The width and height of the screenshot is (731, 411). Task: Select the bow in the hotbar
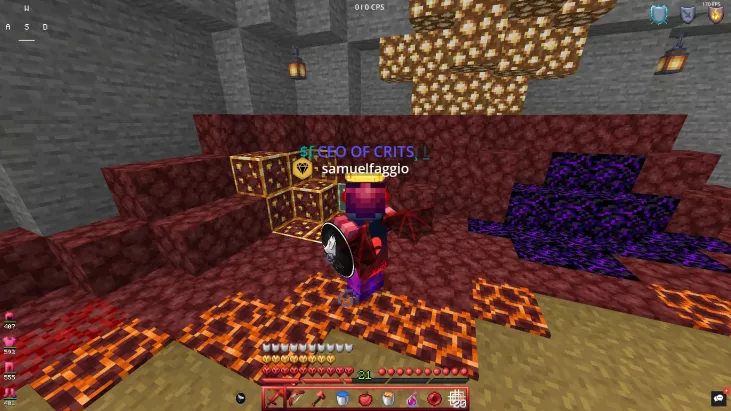297,398
